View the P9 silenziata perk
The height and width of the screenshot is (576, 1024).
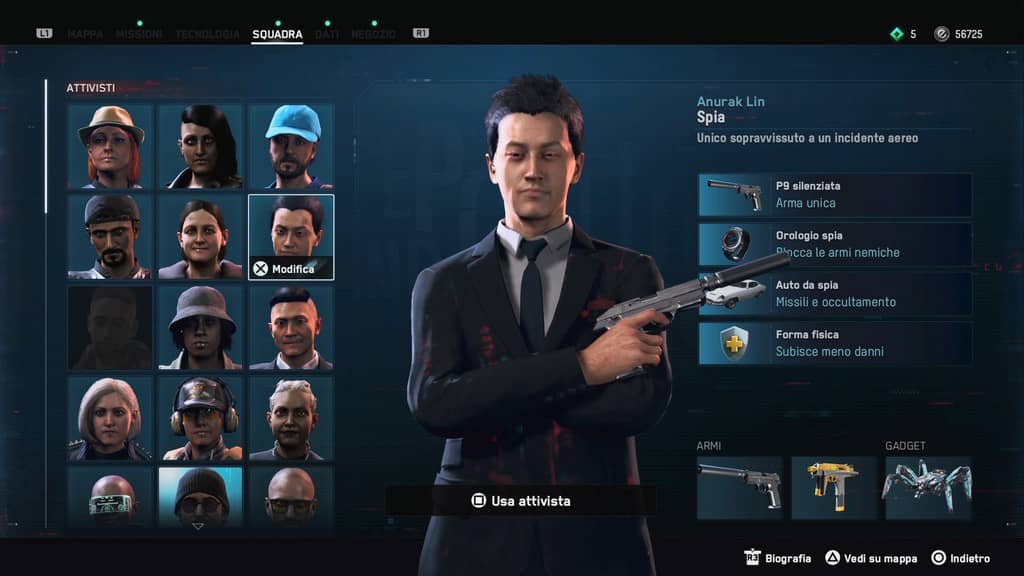[x=834, y=194]
